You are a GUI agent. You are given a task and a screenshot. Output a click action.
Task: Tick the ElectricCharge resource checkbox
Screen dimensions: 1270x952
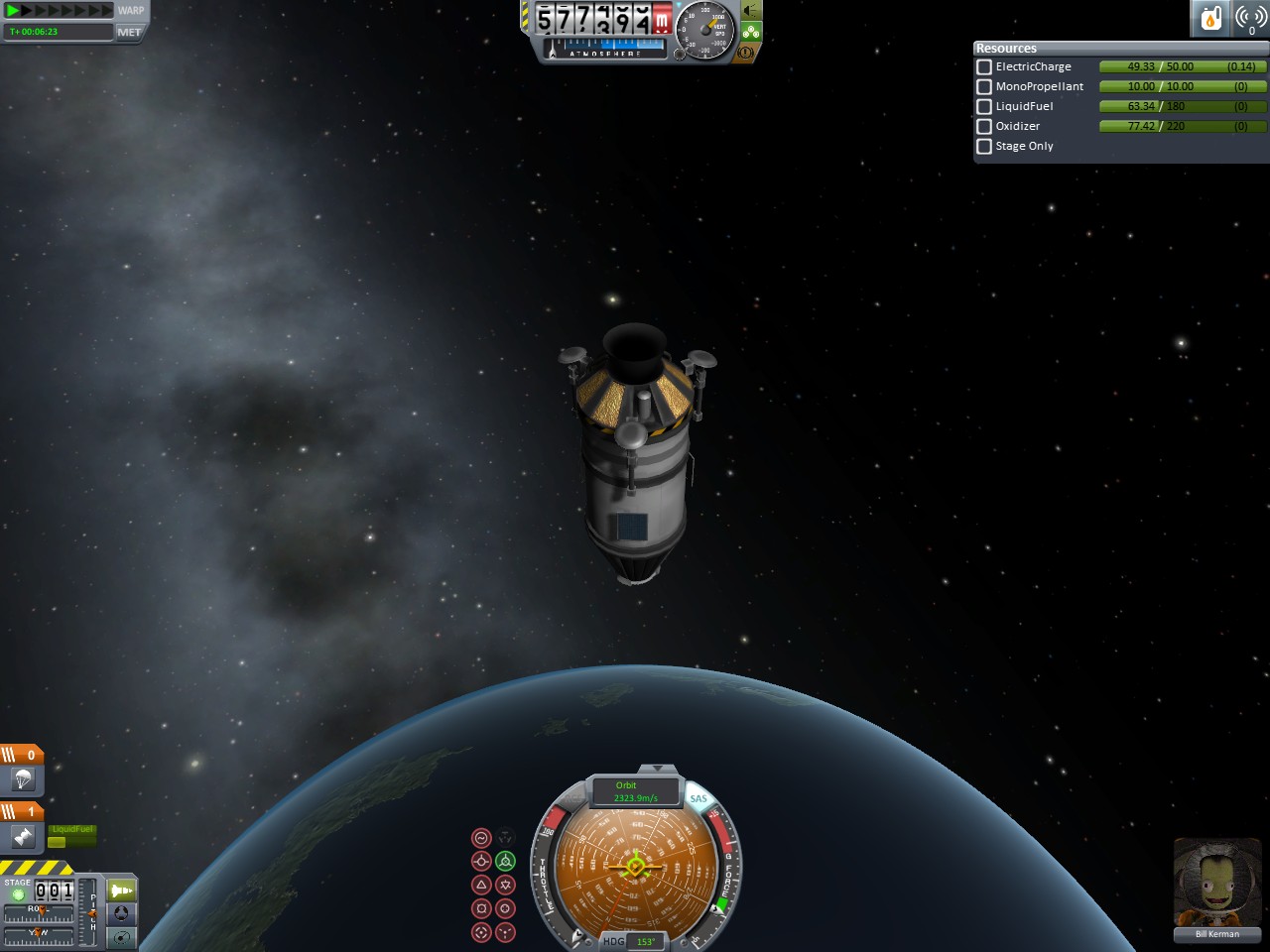tap(984, 66)
